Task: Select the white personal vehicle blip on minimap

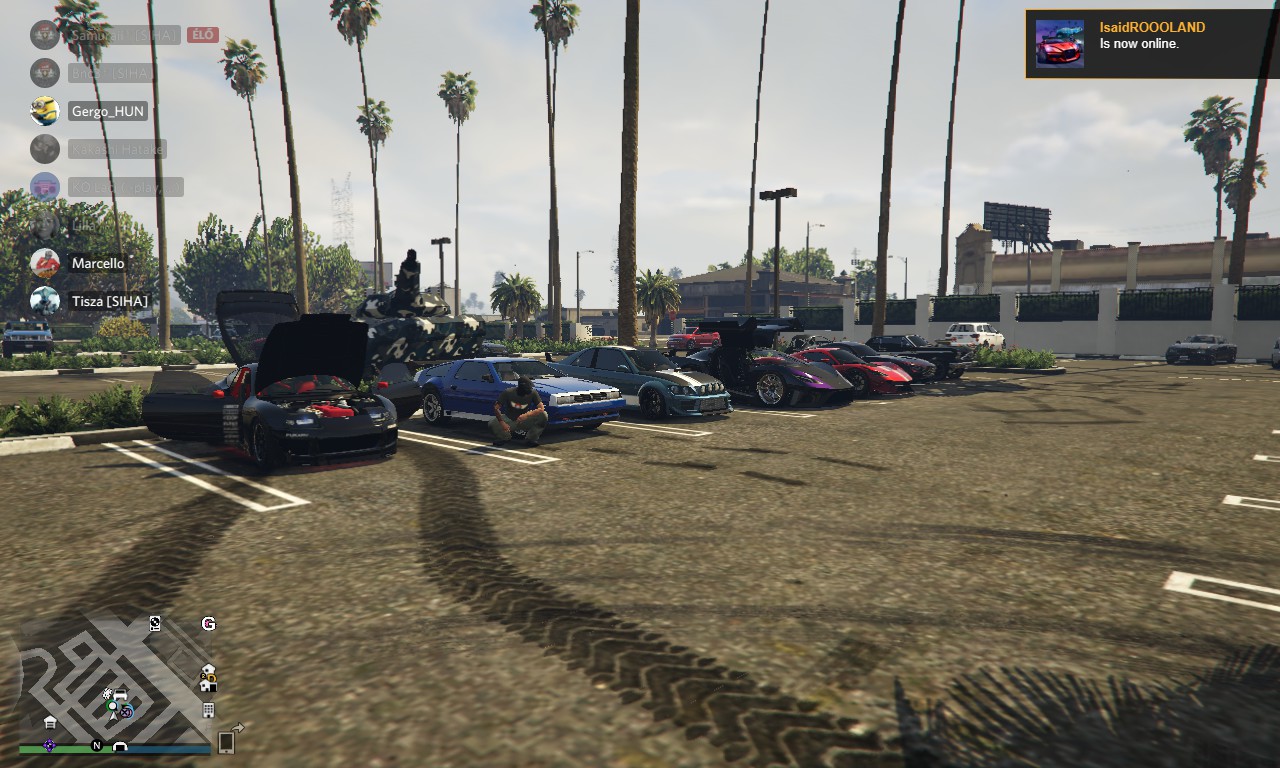Action: [120, 694]
